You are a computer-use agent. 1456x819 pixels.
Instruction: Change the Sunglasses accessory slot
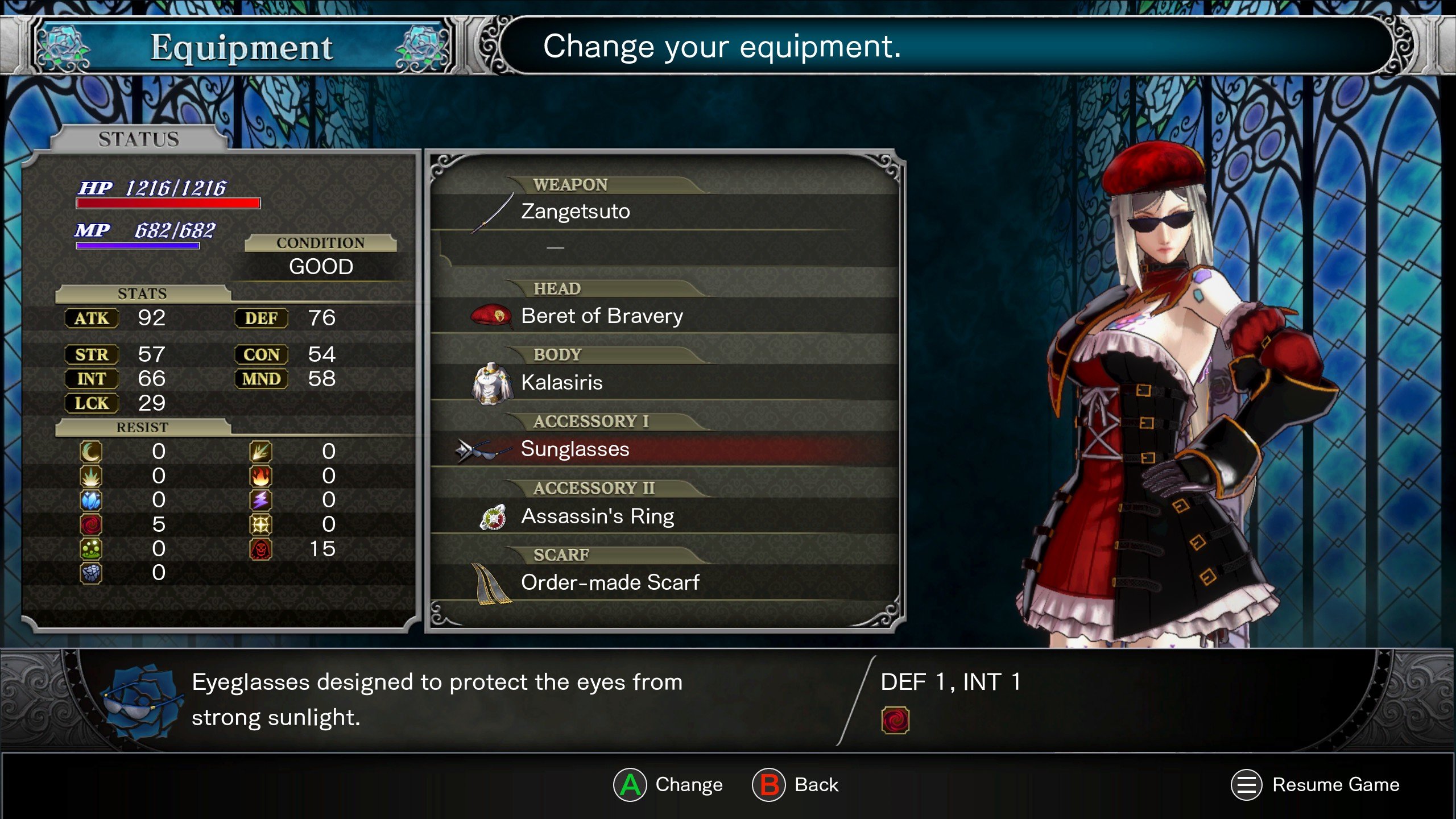(575, 449)
